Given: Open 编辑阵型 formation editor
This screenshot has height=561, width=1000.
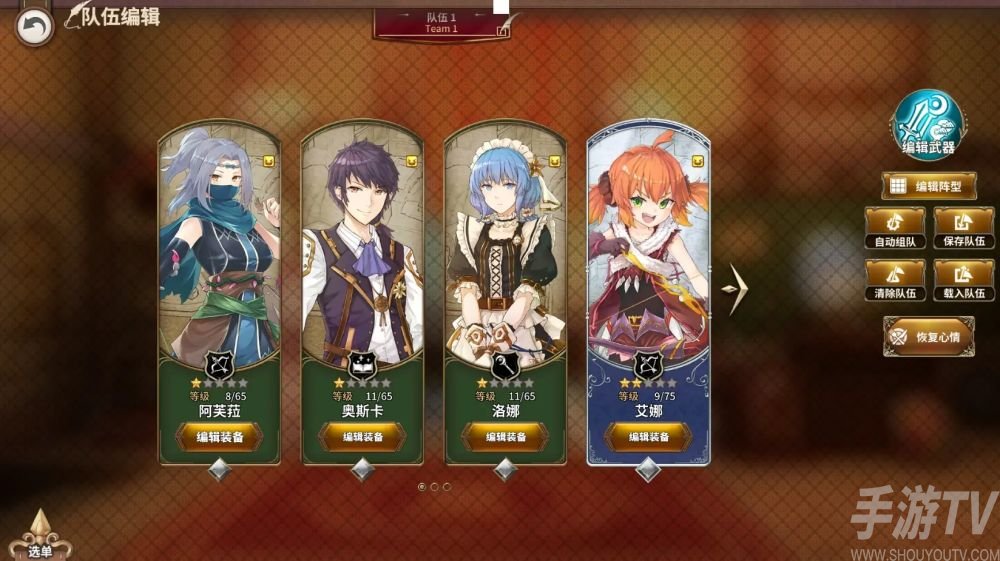Looking at the screenshot, I should [929, 186].
